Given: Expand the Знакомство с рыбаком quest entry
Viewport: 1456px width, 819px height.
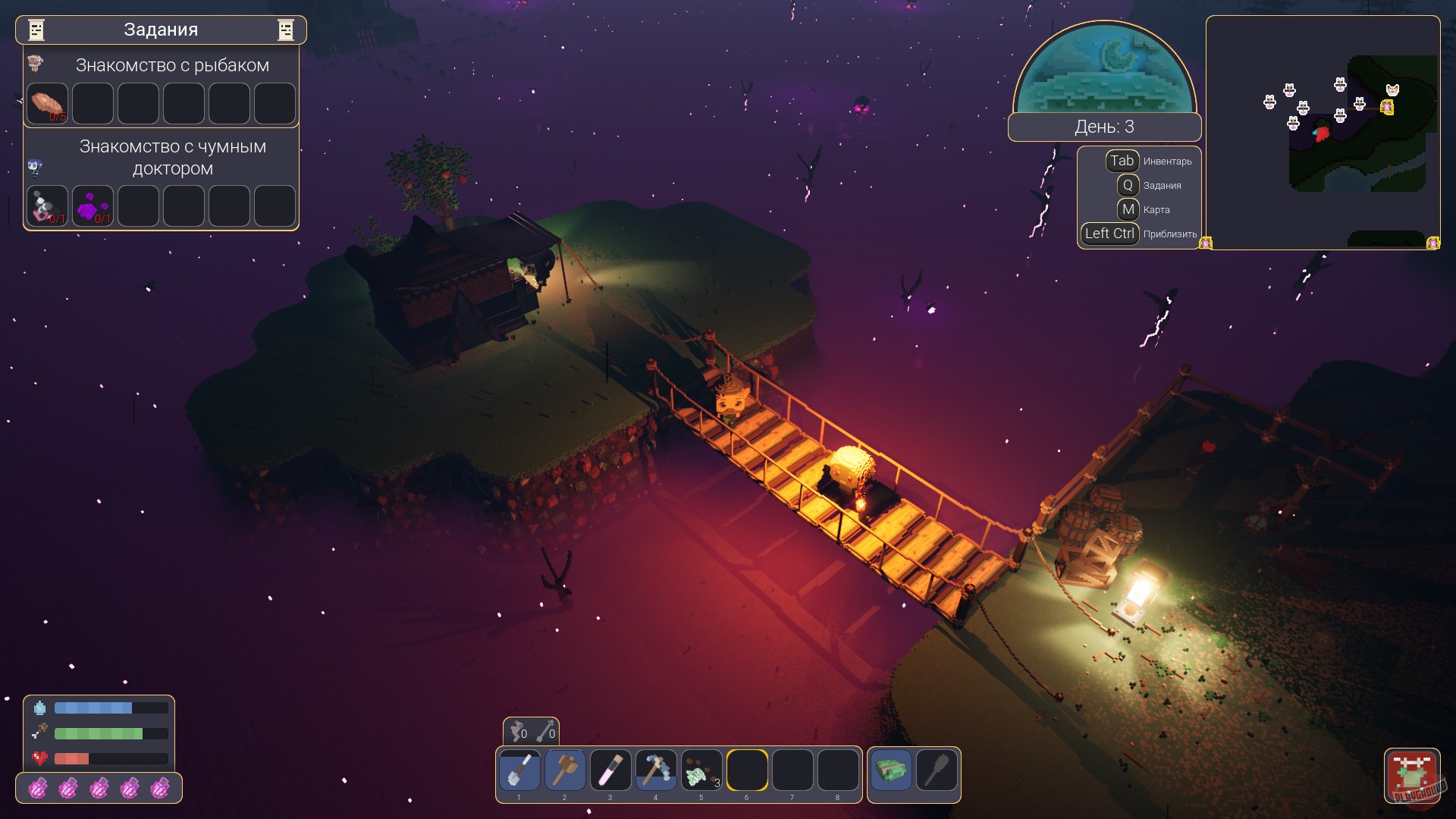Looking at the screenshot, I should [x=171, y=65].
